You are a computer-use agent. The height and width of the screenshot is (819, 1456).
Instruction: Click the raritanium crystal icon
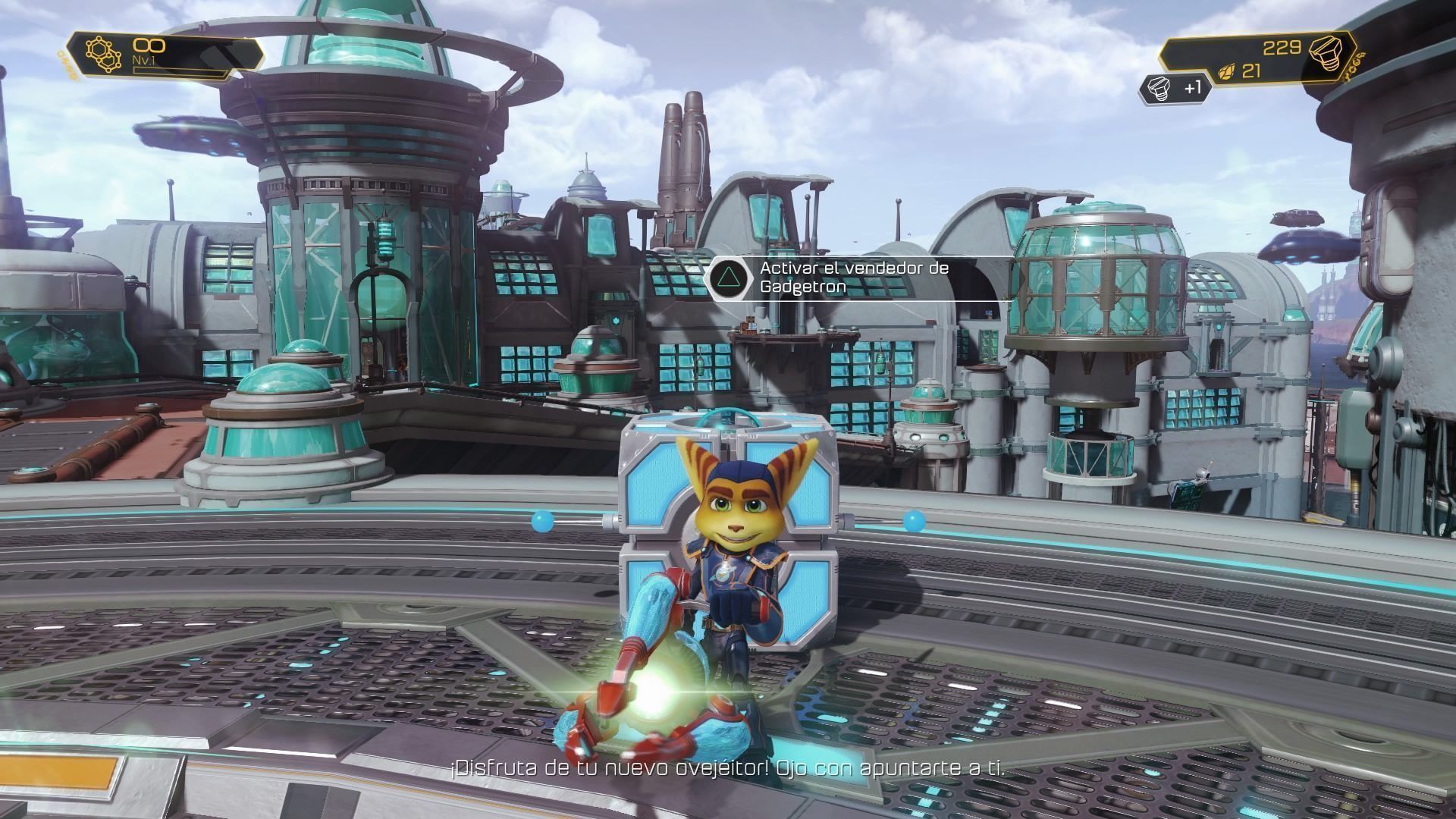click(x=1225, y=72)
